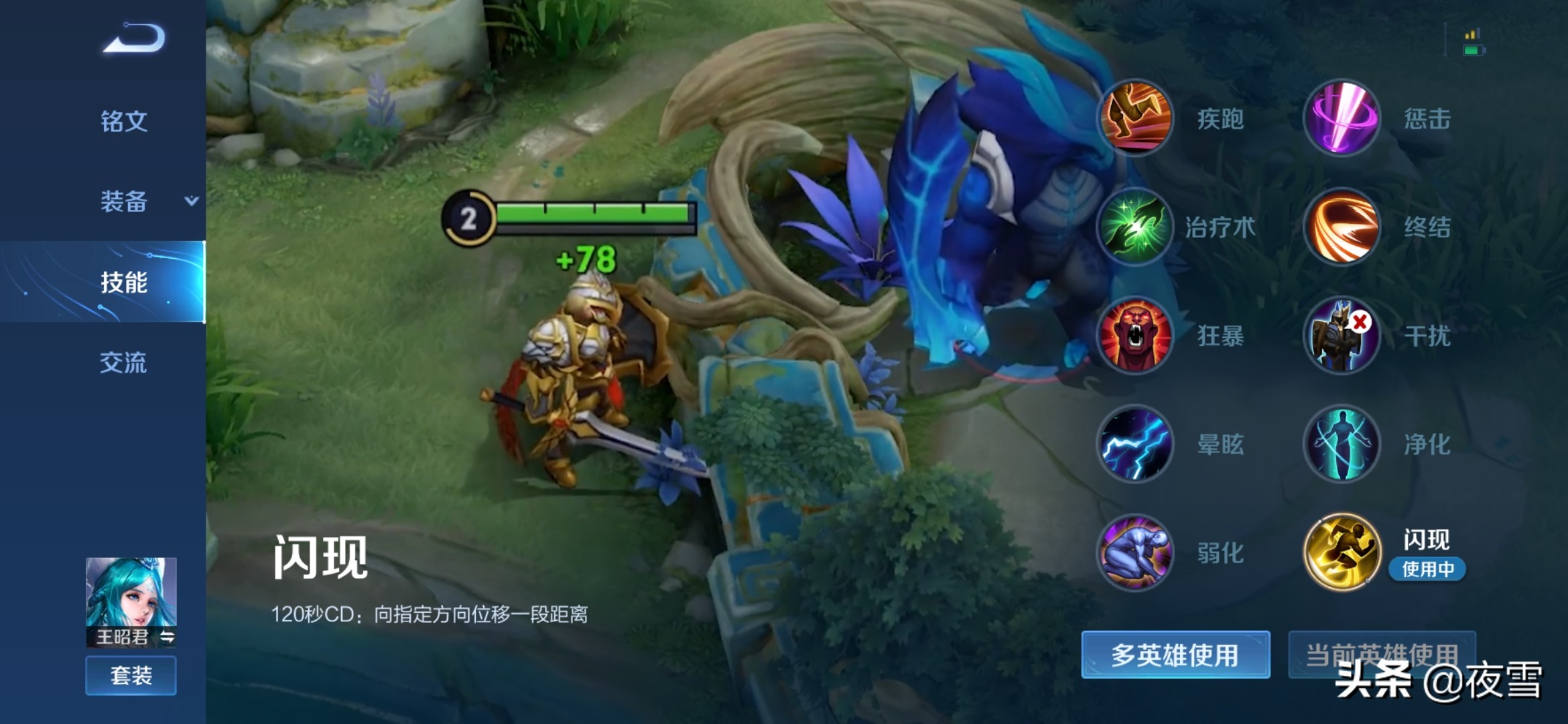
Task: Select the 净化 purify skill icon
Action: (1342, 444)
